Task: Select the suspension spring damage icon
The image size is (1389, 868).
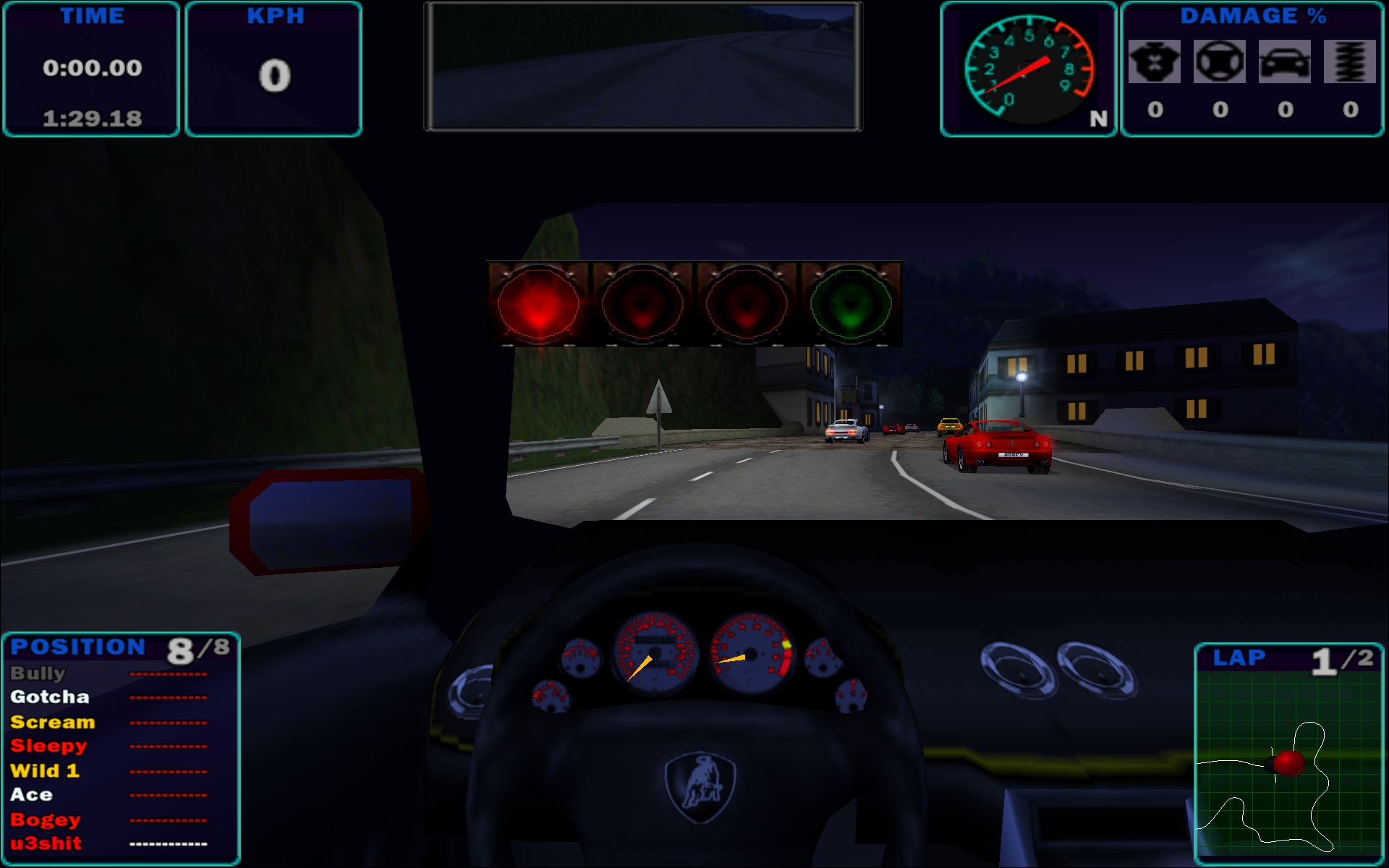Action: pos(1350,62)
